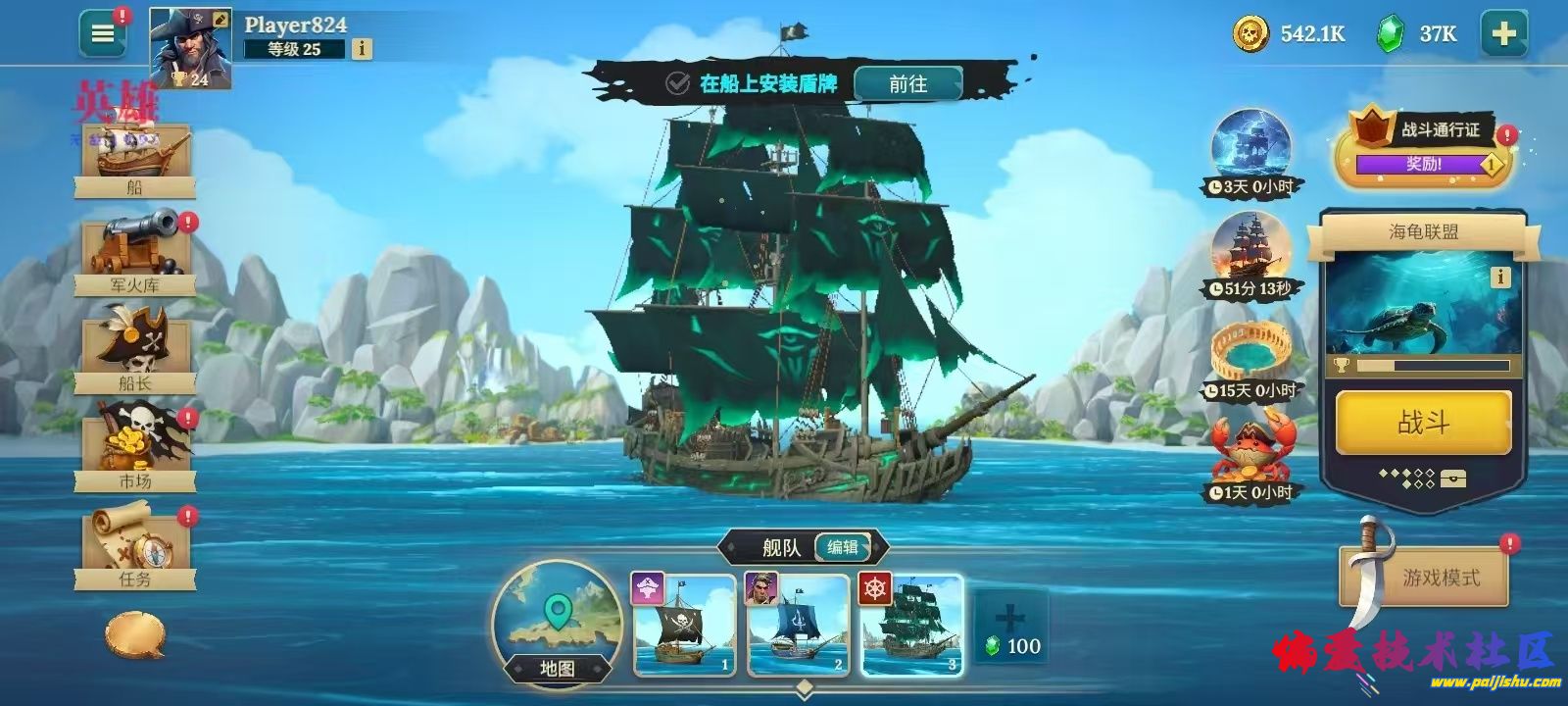Show level info via the small i button
The width and height of the screenshot is (1568, 706).
pos(362,48)
